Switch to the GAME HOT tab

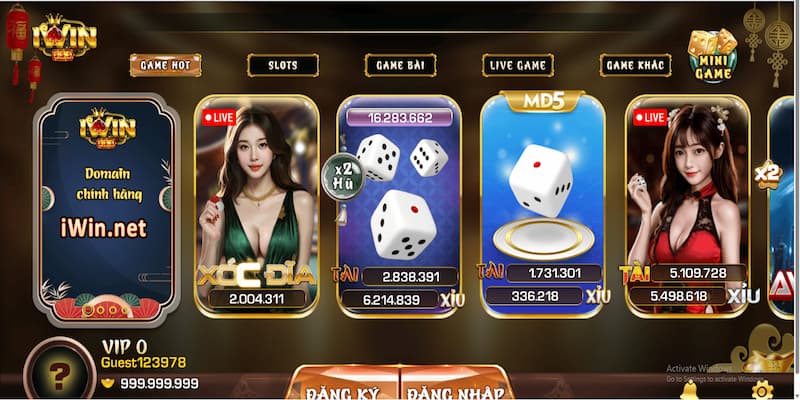(165, 65)
